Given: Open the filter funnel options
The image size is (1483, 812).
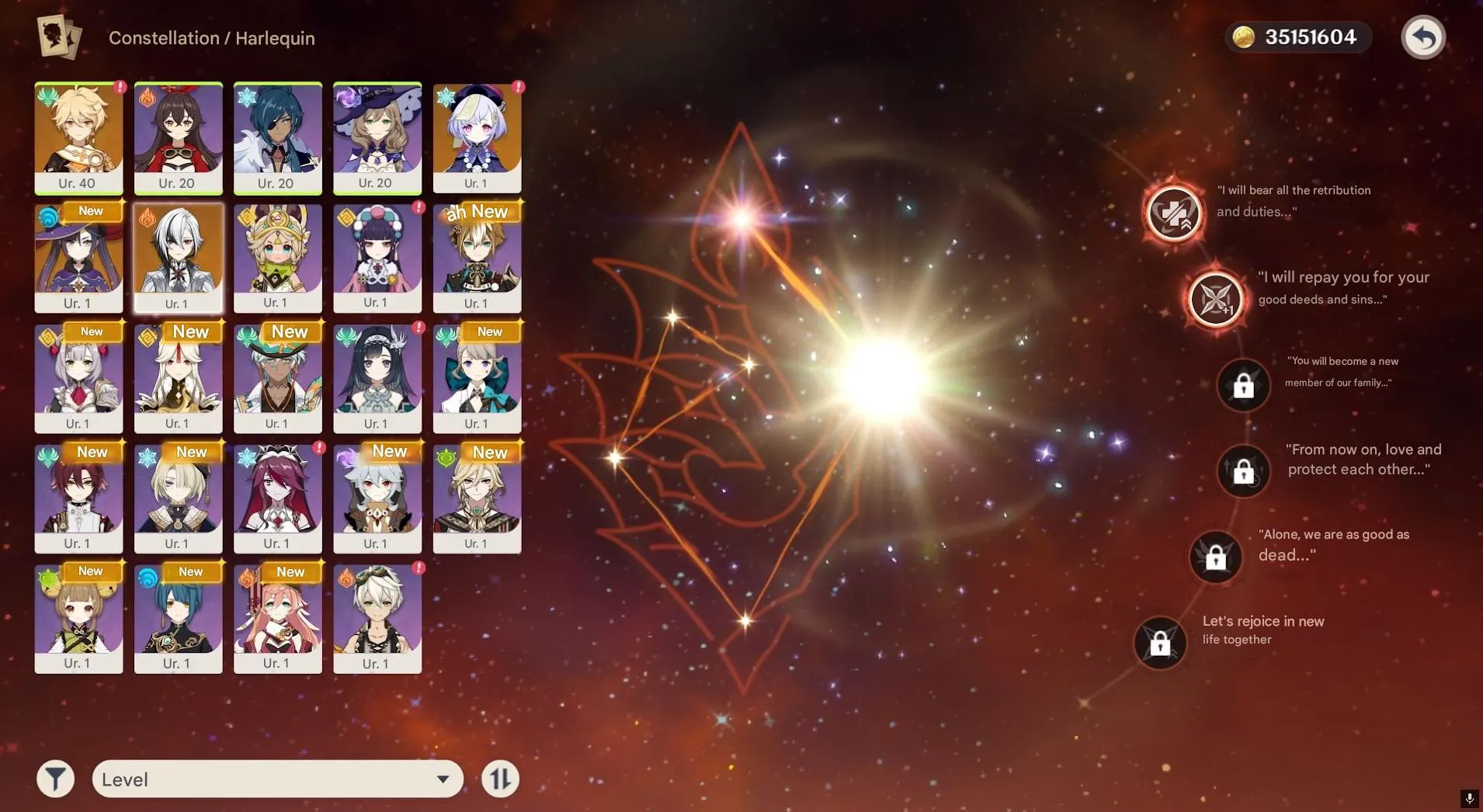Looking at the screenshot, I should [x=54, y=778].
